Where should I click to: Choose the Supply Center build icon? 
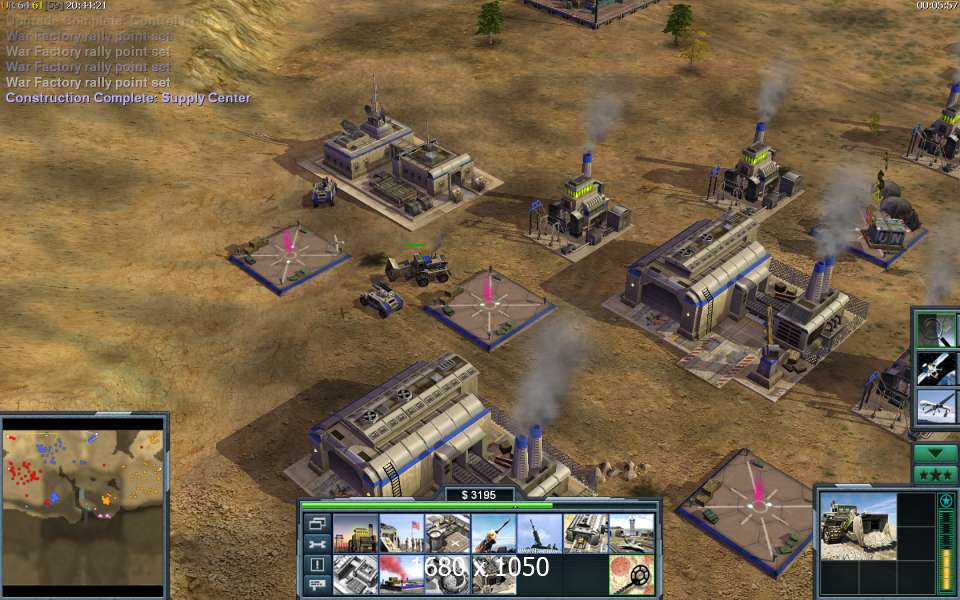[447, 533]
